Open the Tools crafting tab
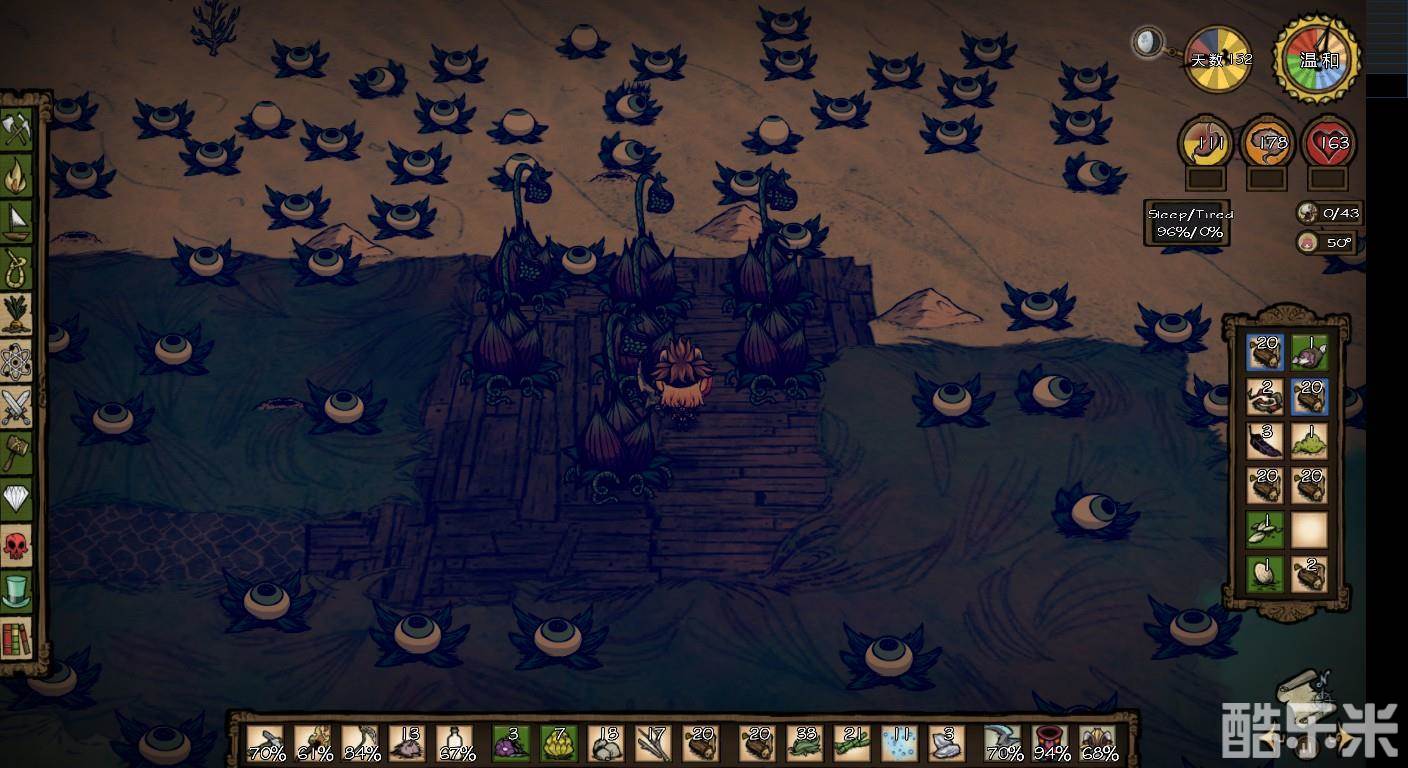 (17, 130)
